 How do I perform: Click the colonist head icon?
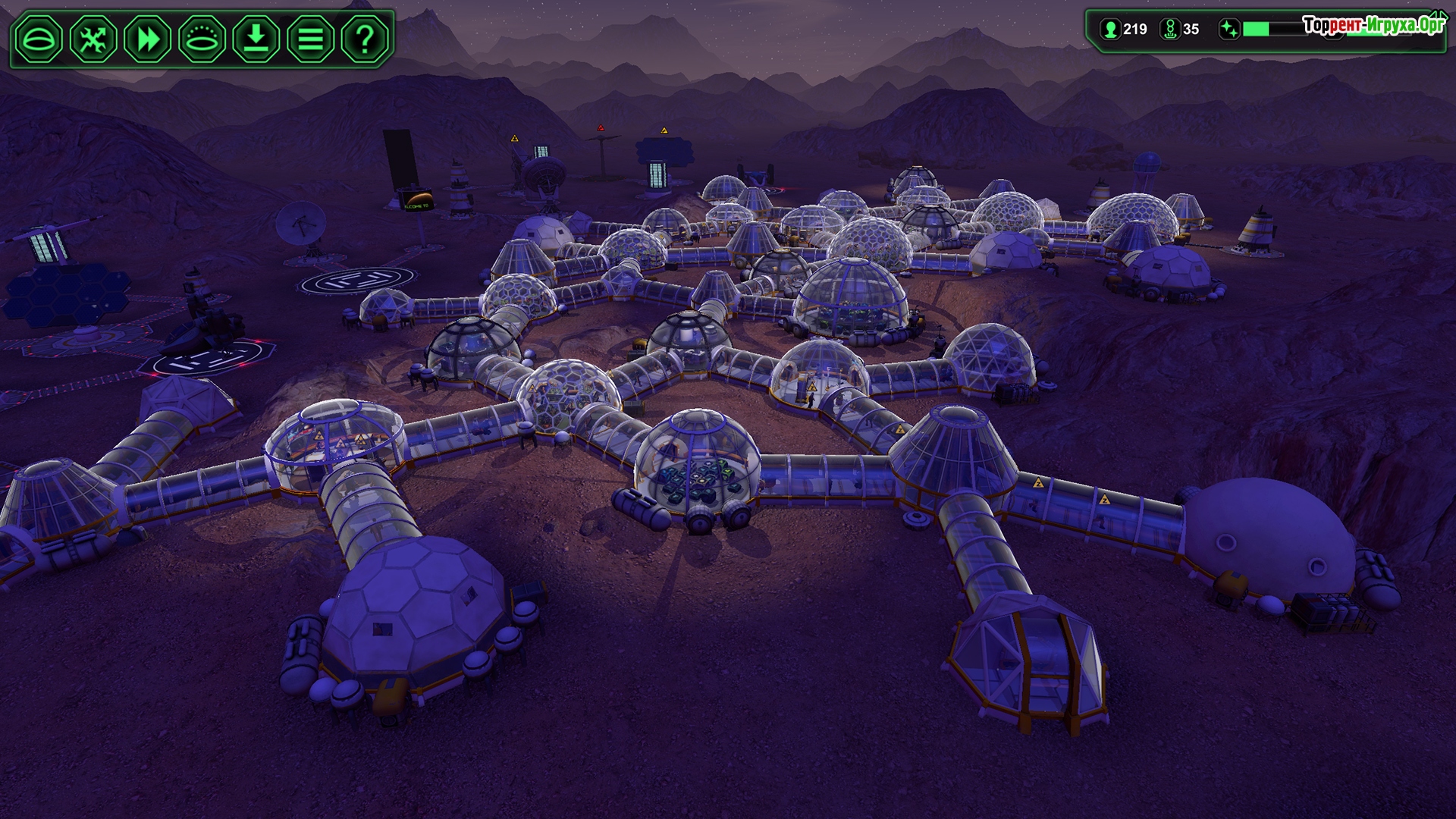(x=1111, y=30)
